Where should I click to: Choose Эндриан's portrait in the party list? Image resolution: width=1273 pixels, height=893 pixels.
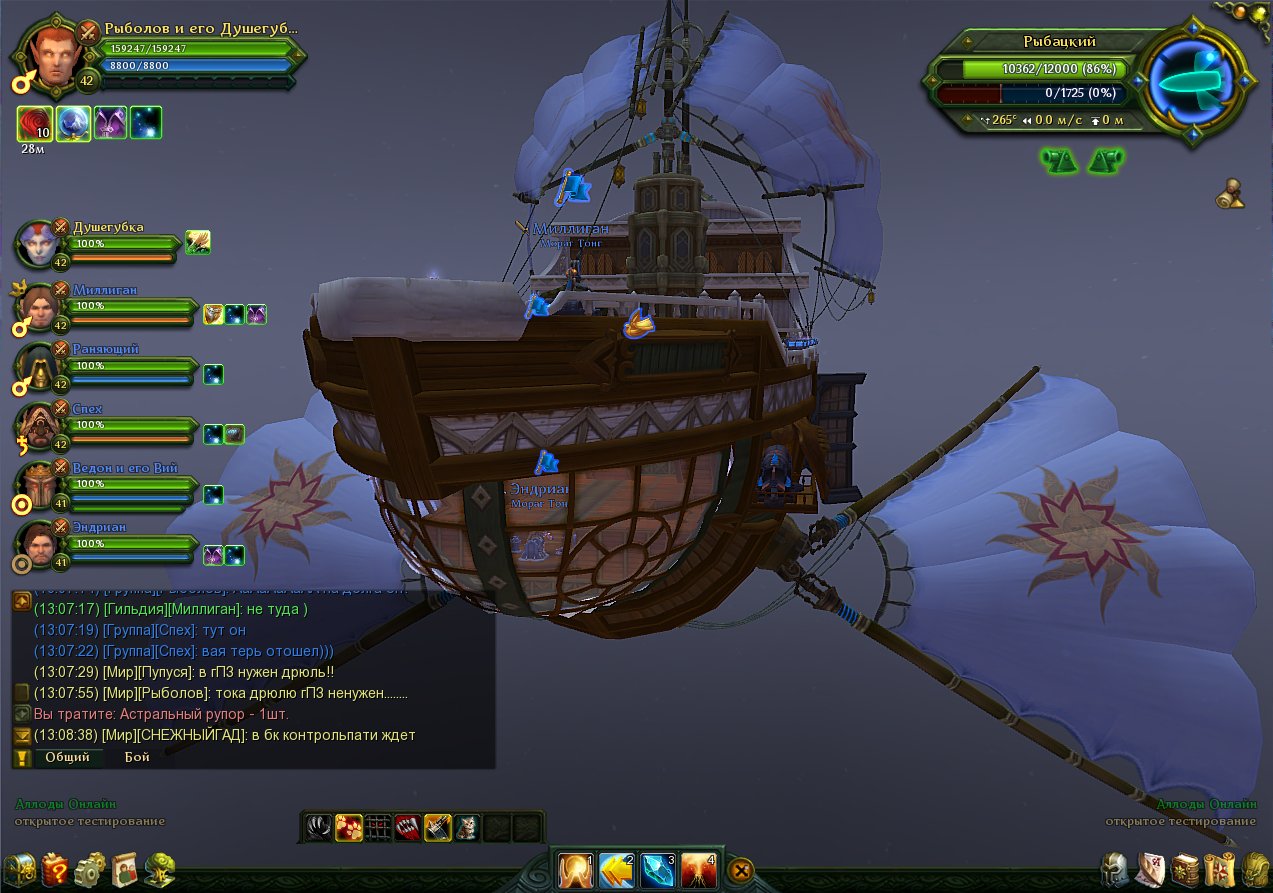38,545
